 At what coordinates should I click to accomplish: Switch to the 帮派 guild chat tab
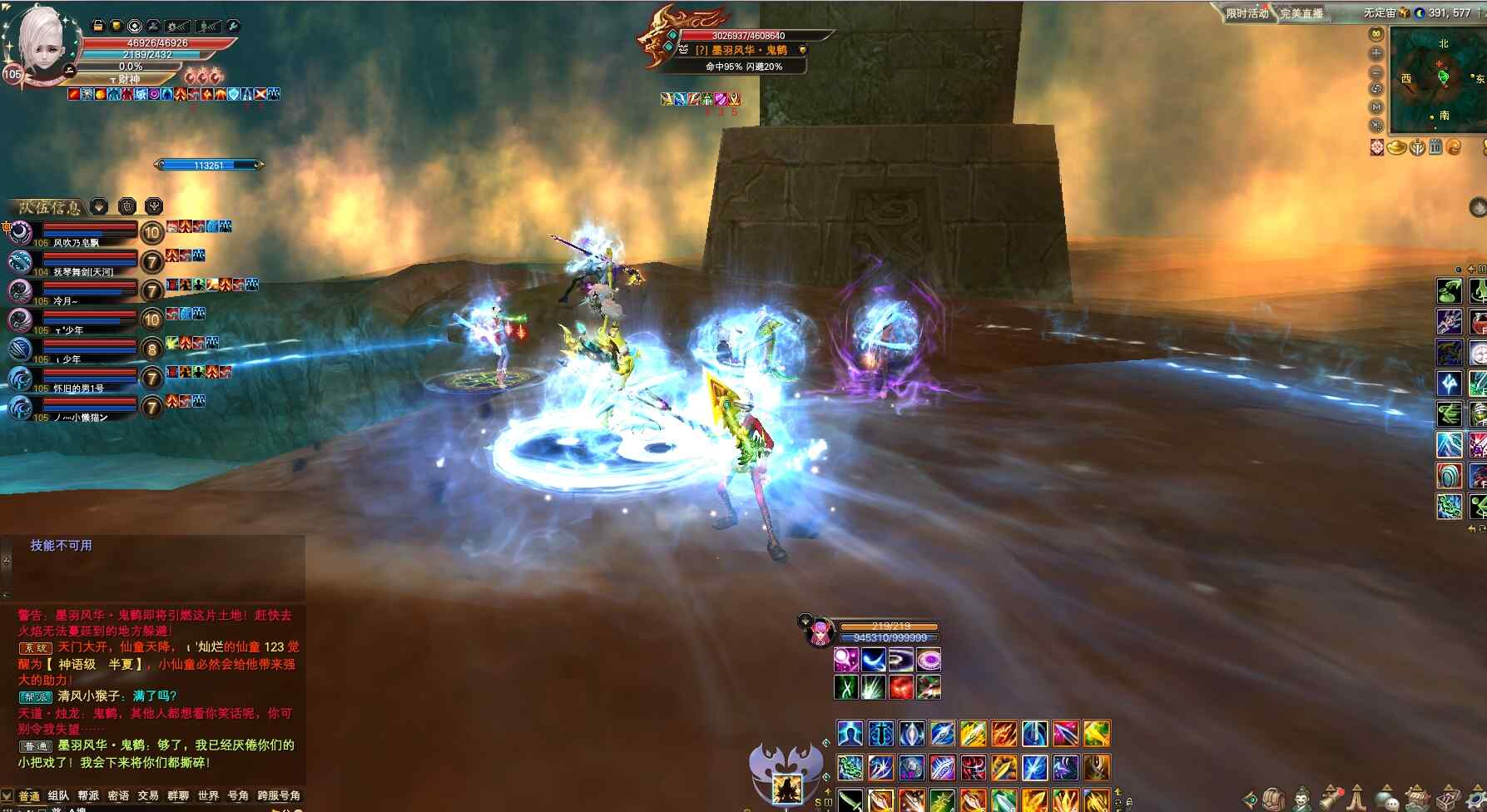point(88,796)
